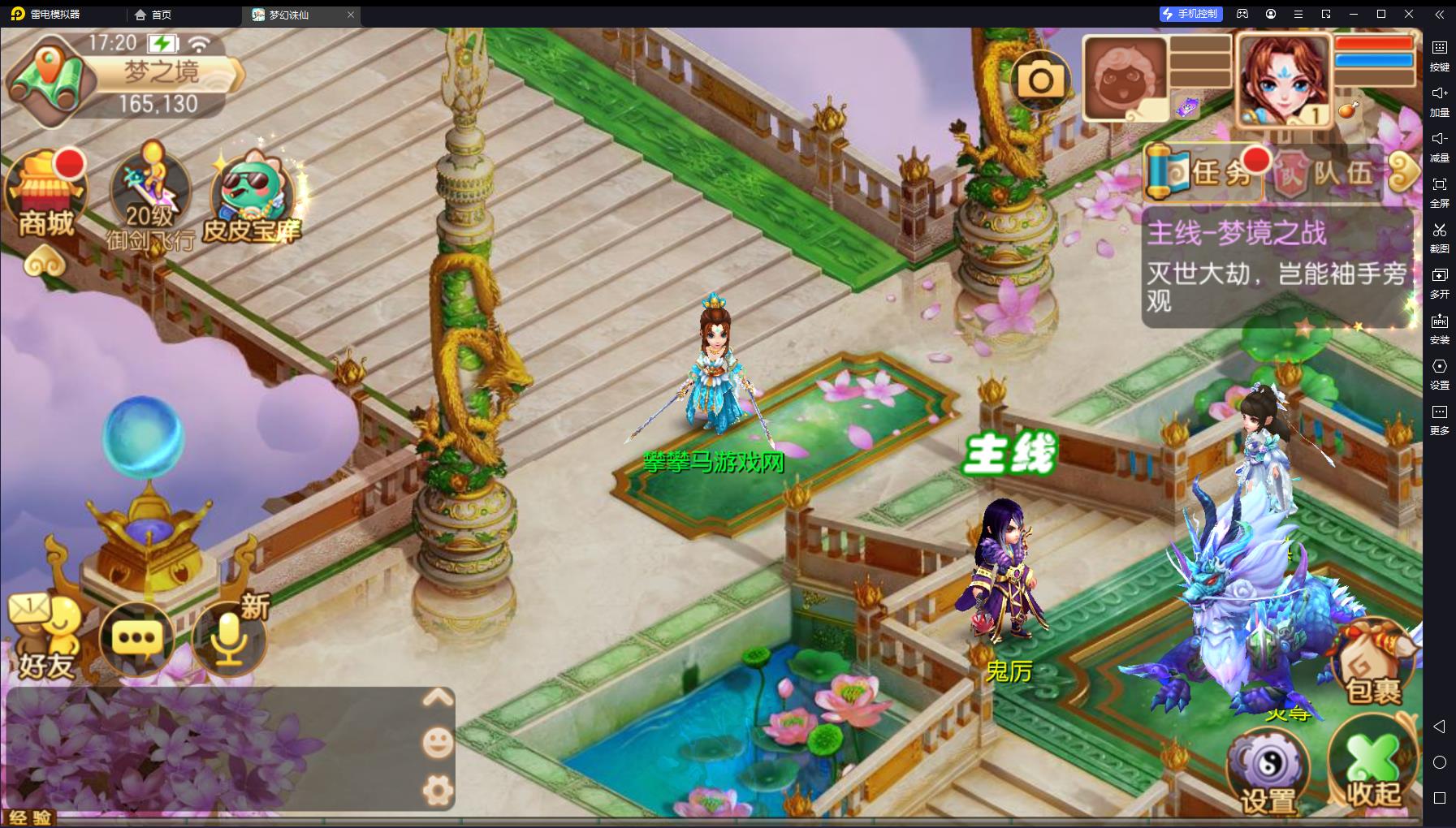Open the 御剑飞行 level 20 reward
Image resolution: width=1456 pixels, height=828 pixels.
pos(150,199)
